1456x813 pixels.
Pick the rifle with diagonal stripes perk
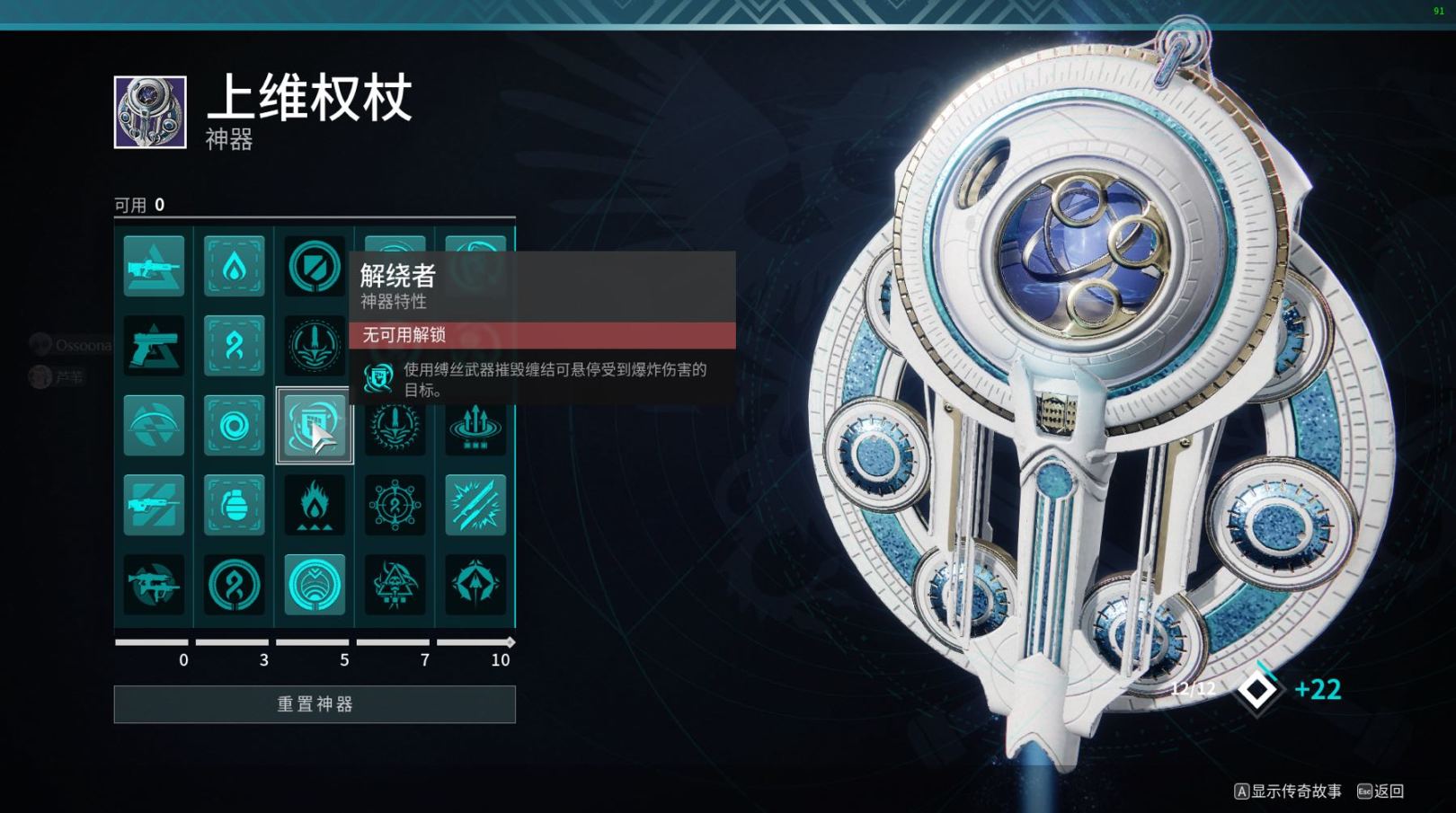point(154,505)
